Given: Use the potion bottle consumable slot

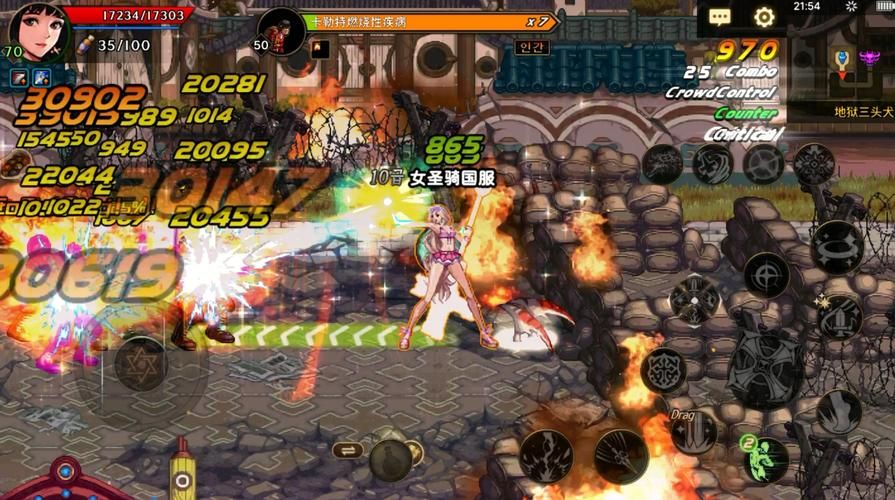Looking at the screenshot, I should (x=391, y=460).
